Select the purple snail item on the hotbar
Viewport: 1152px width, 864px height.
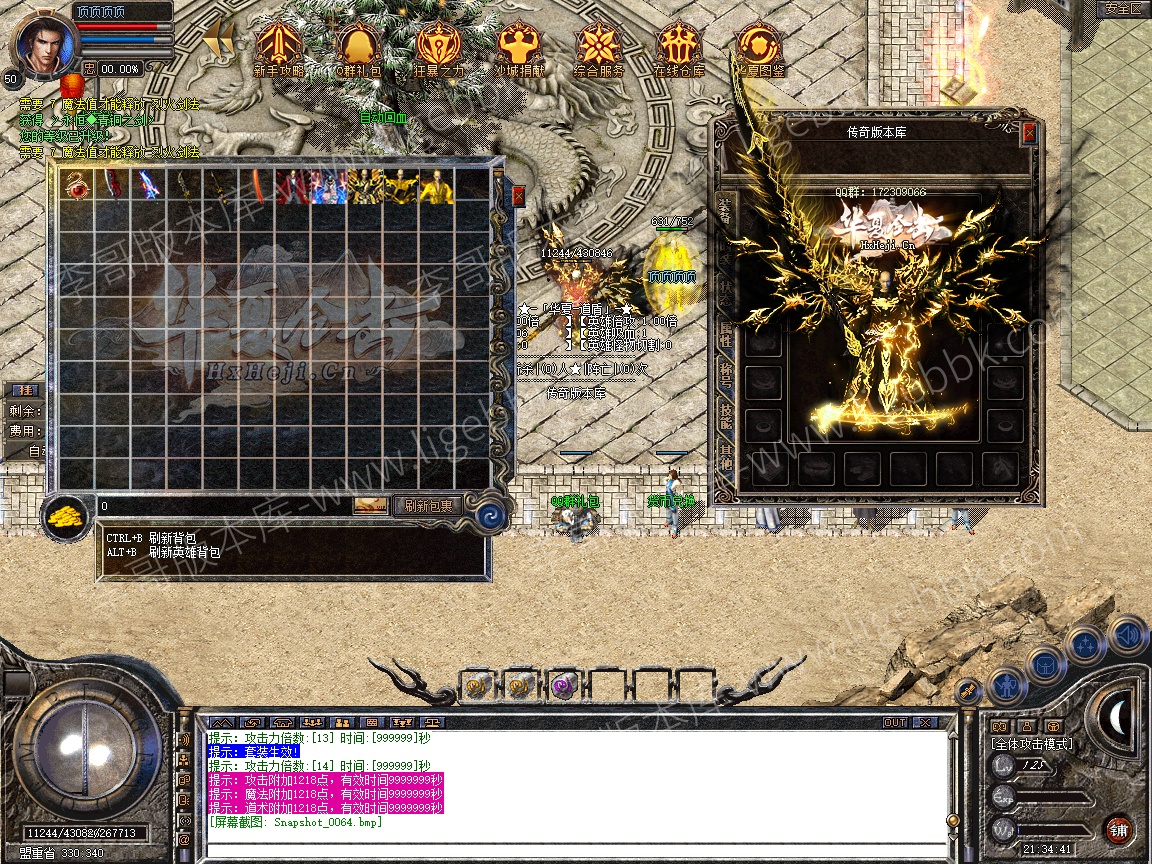click(562, 686)
